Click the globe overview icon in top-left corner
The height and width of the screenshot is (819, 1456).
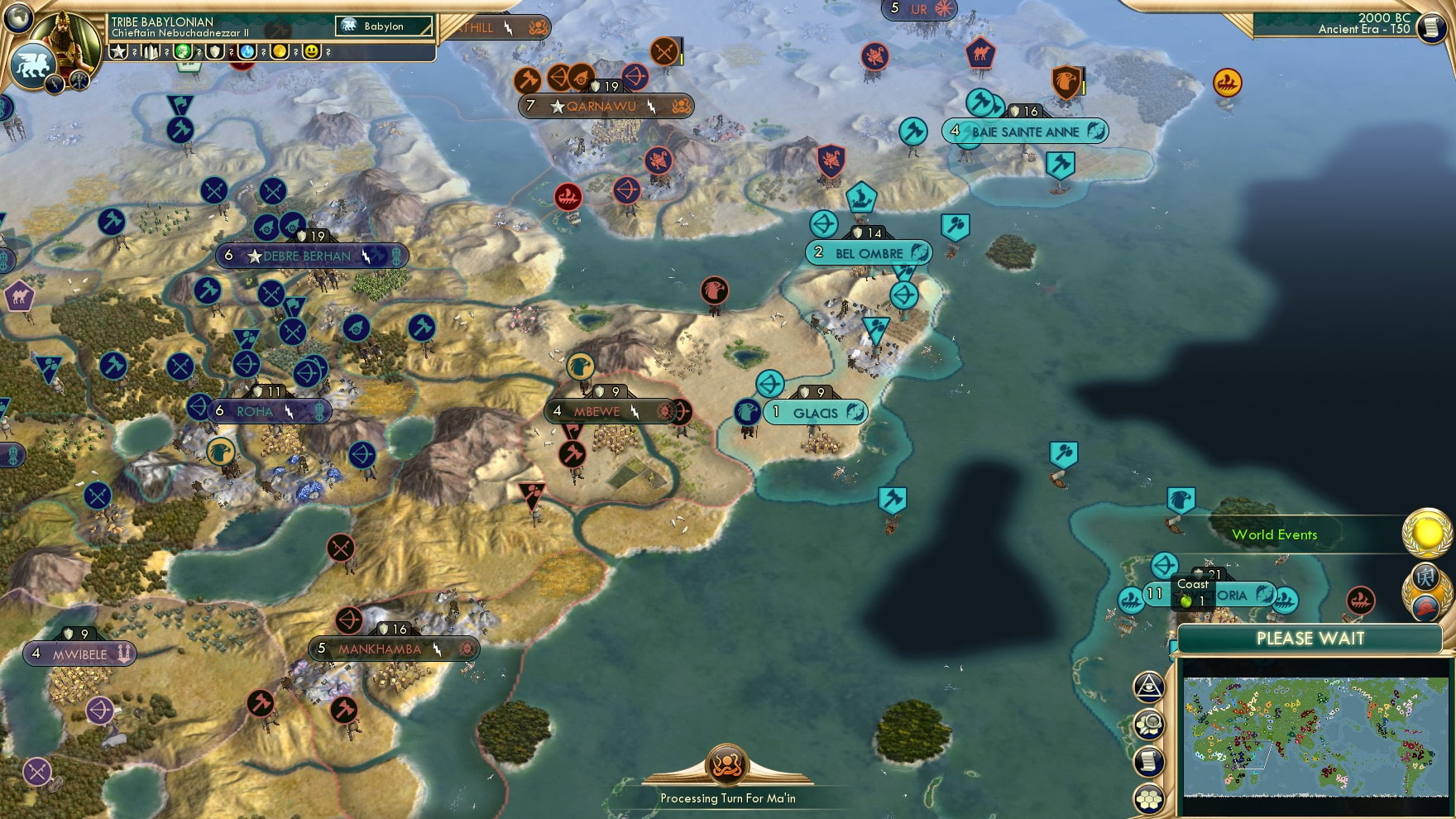click(18, 19)
